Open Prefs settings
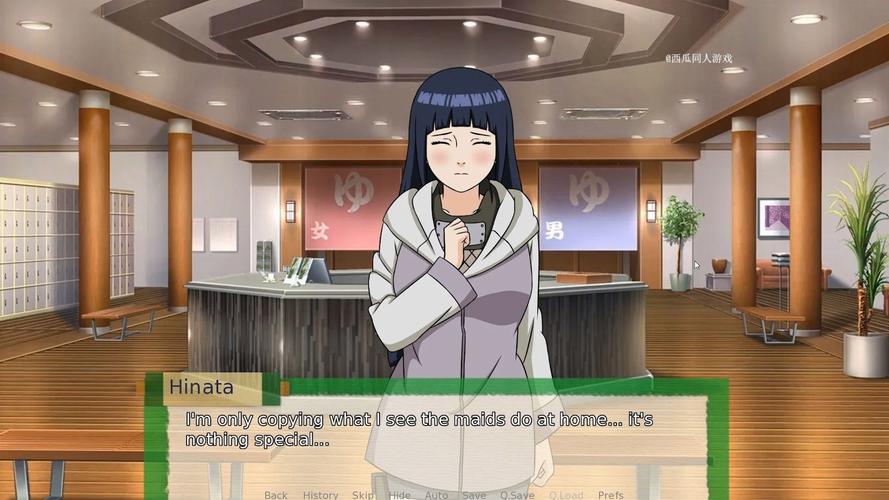889x500 pixels. tap(611, 495)
